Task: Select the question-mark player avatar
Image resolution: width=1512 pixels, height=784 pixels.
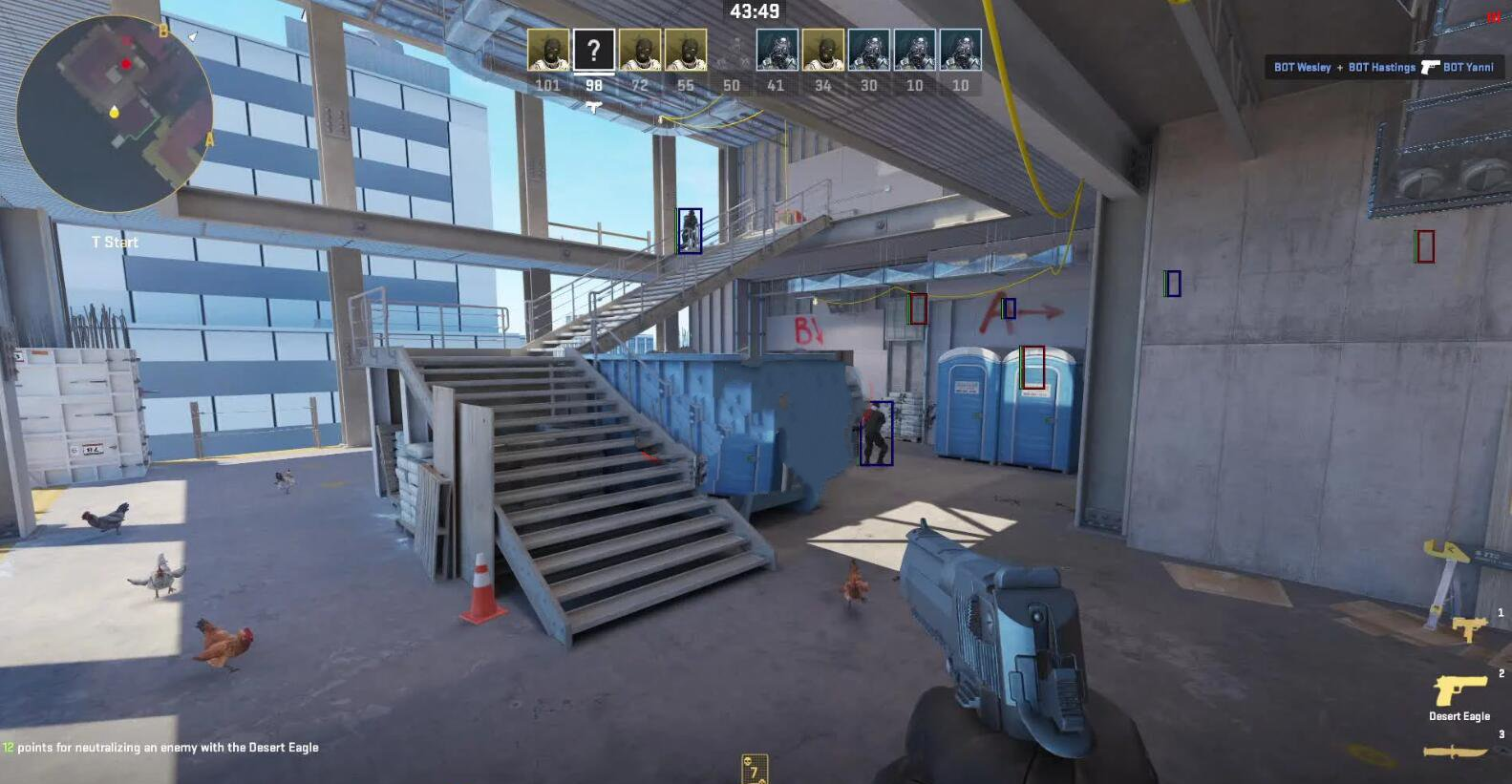Action: point(593,50)
